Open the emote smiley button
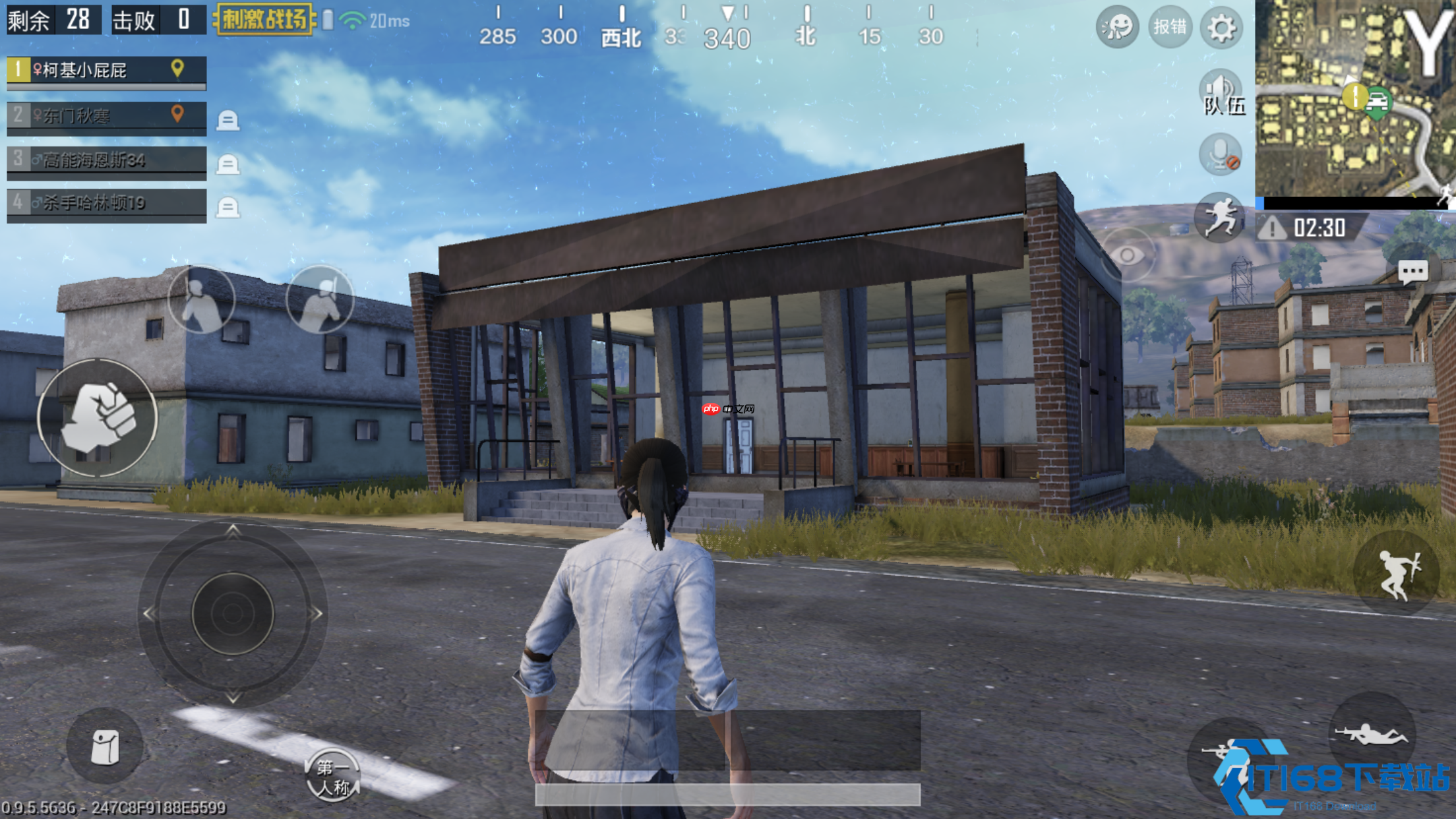The width and height of the screenshot is (1456, 819). pos(1117,28)
